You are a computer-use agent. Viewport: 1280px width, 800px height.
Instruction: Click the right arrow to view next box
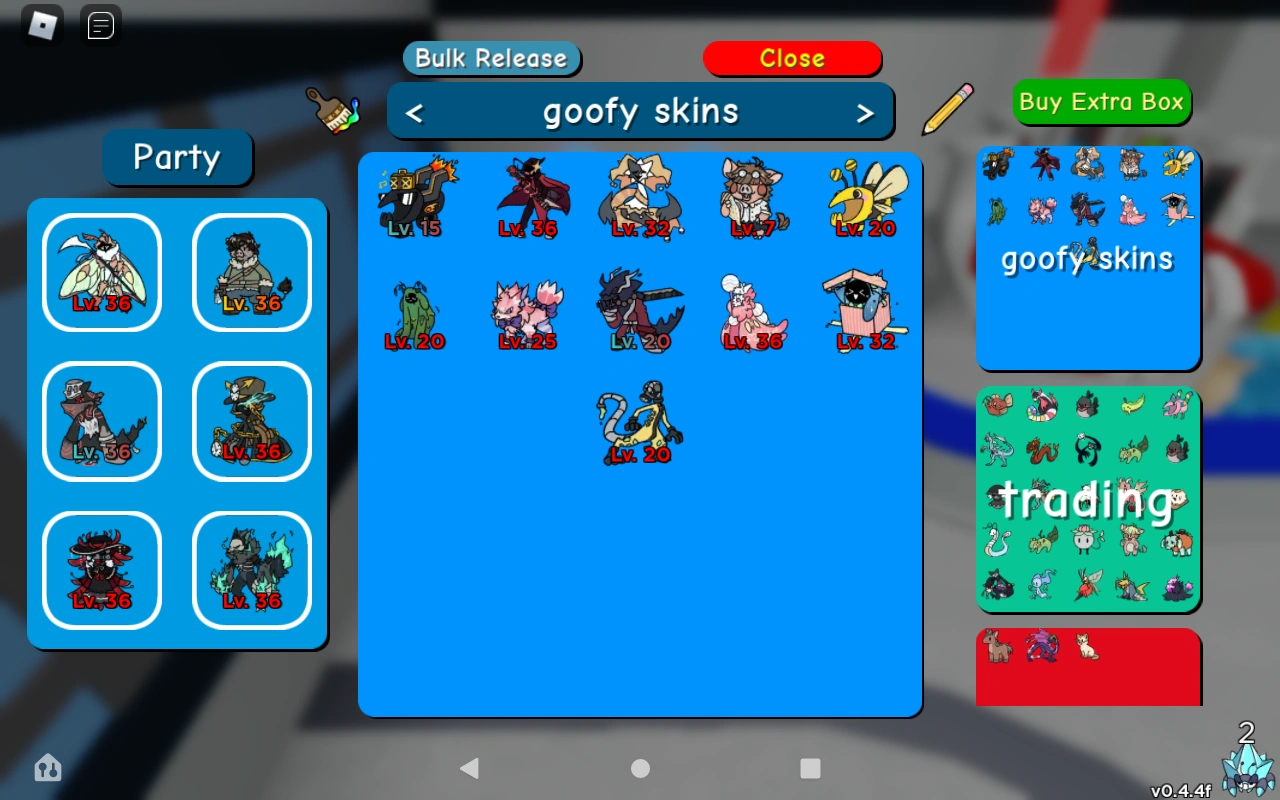(x=867, y=112)
